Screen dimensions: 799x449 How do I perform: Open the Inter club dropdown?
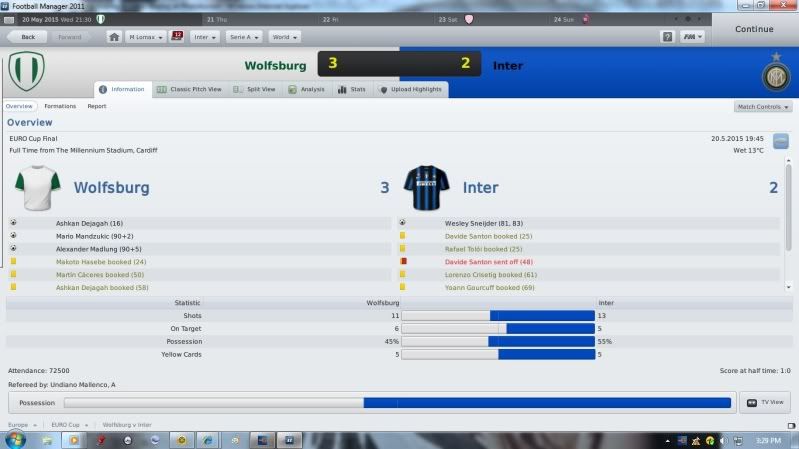click(205, 36)
